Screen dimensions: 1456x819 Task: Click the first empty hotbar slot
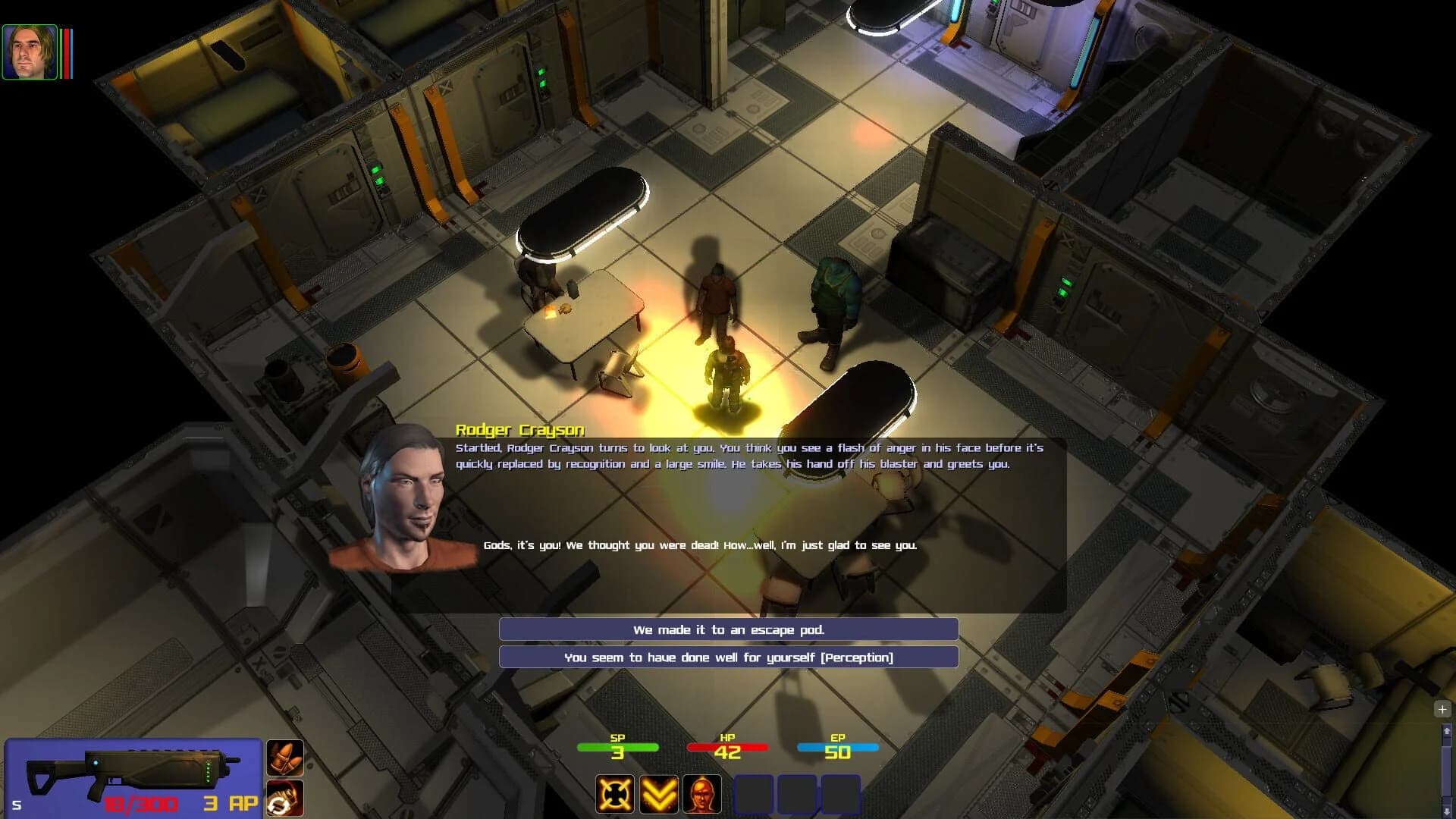pos(755,793)
